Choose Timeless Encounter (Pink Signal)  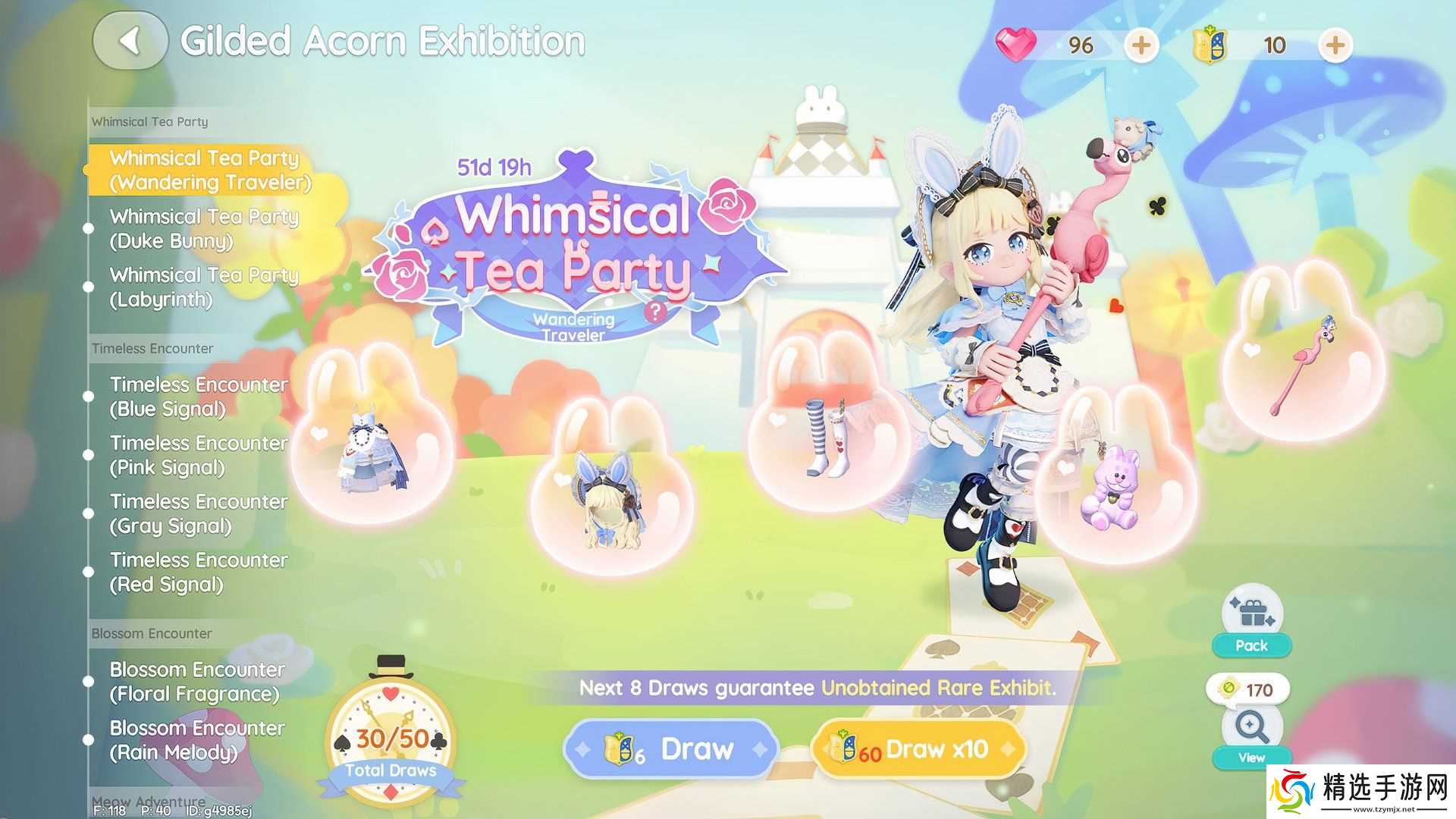(x=199, y=455)
